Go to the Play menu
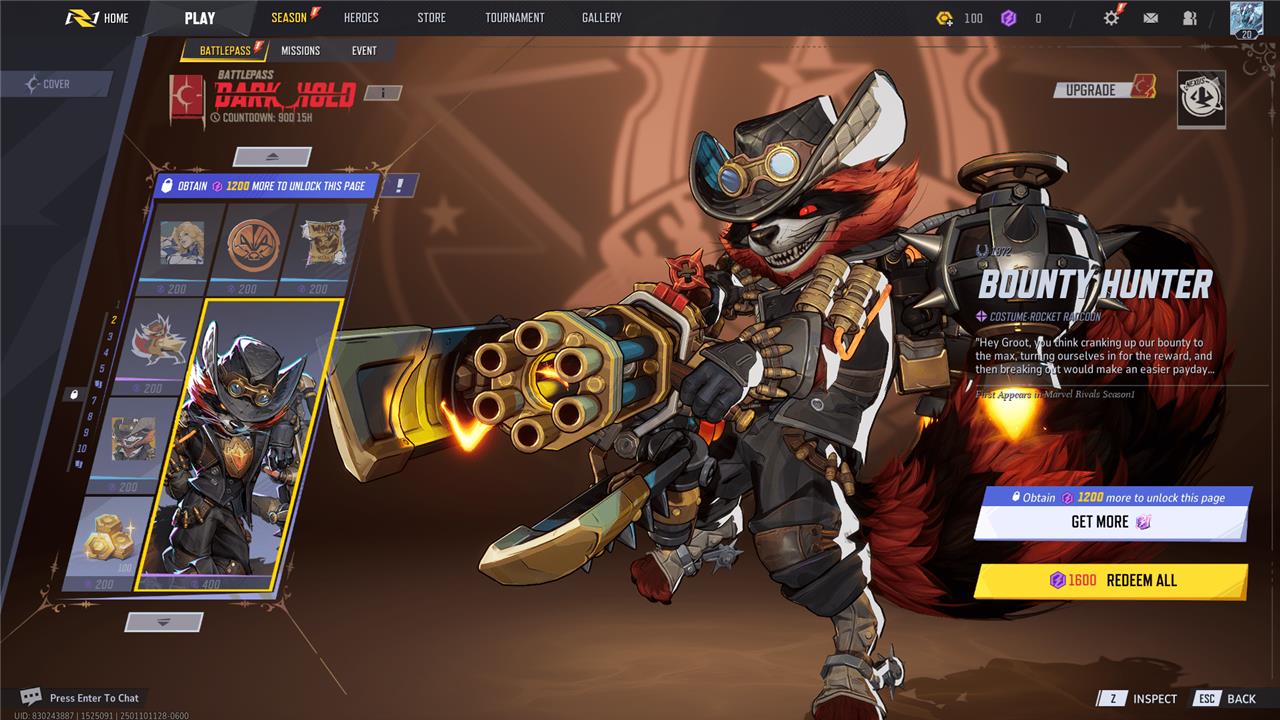Viewport: 1280px width, 720px height. coord(200,18)
